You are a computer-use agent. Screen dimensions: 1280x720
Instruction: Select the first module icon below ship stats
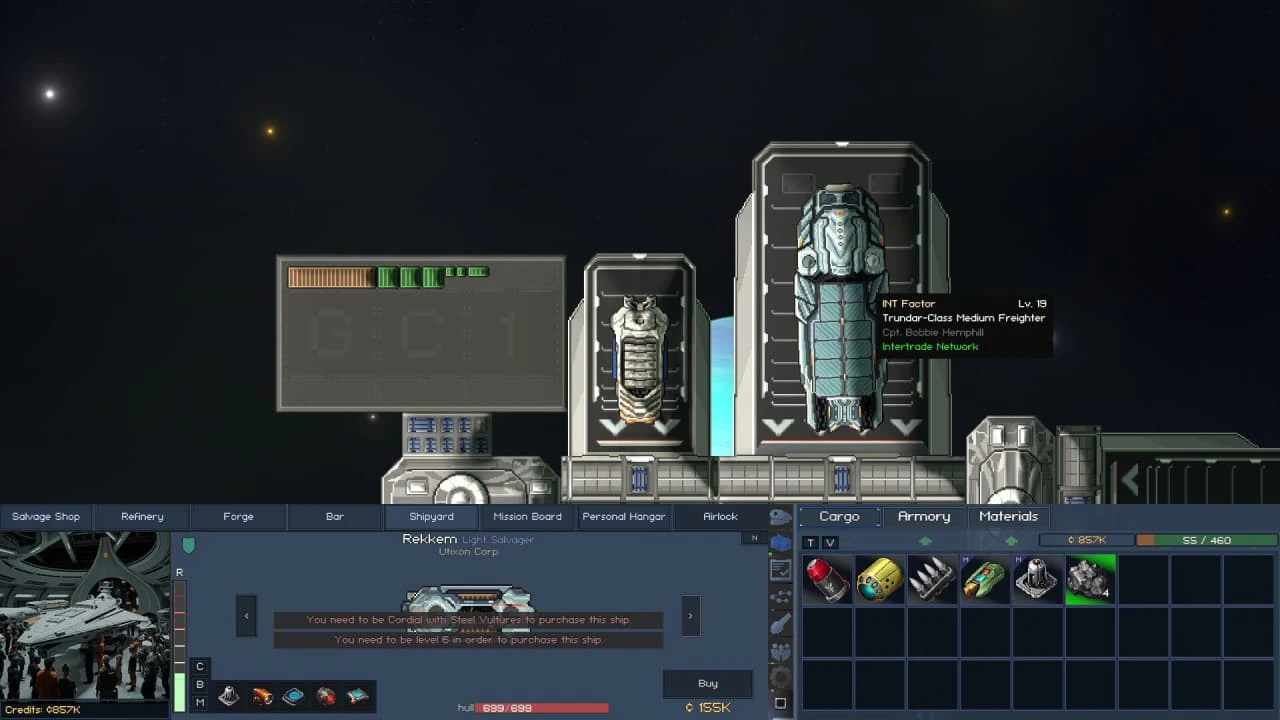pos(228,698)
